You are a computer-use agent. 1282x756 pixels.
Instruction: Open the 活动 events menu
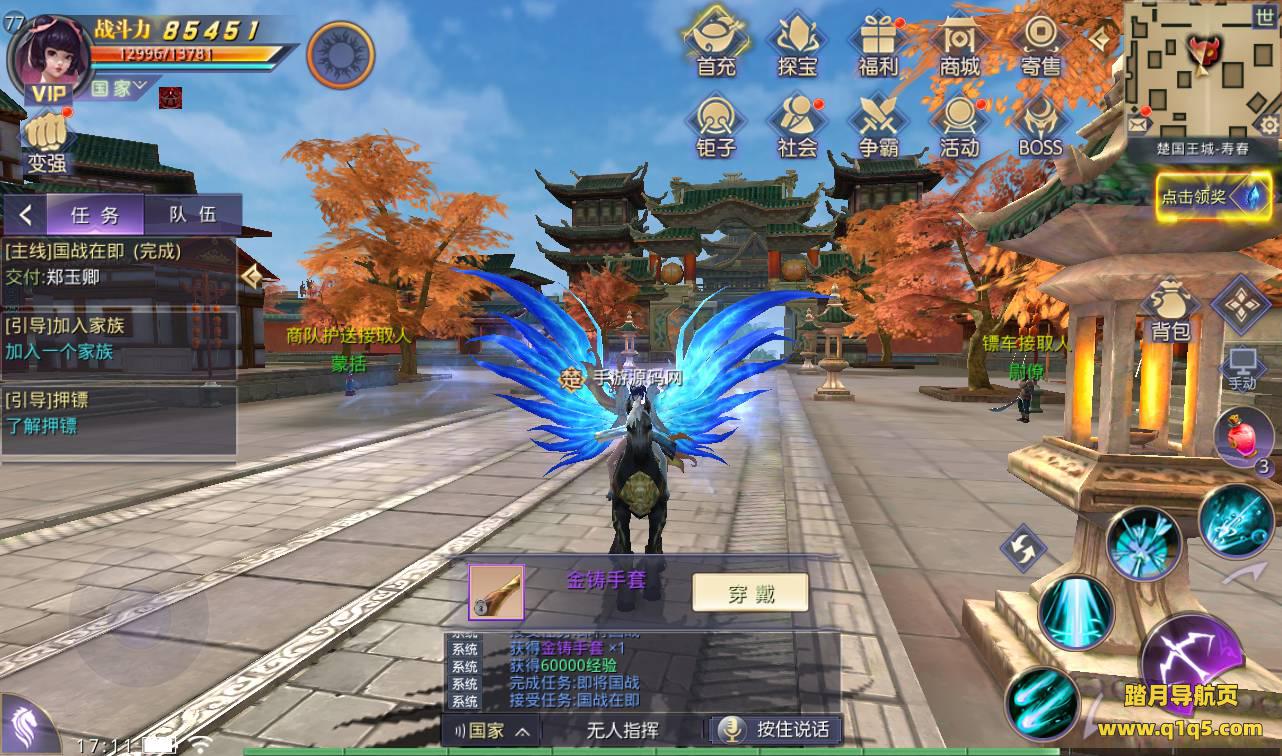click(959, 124)
